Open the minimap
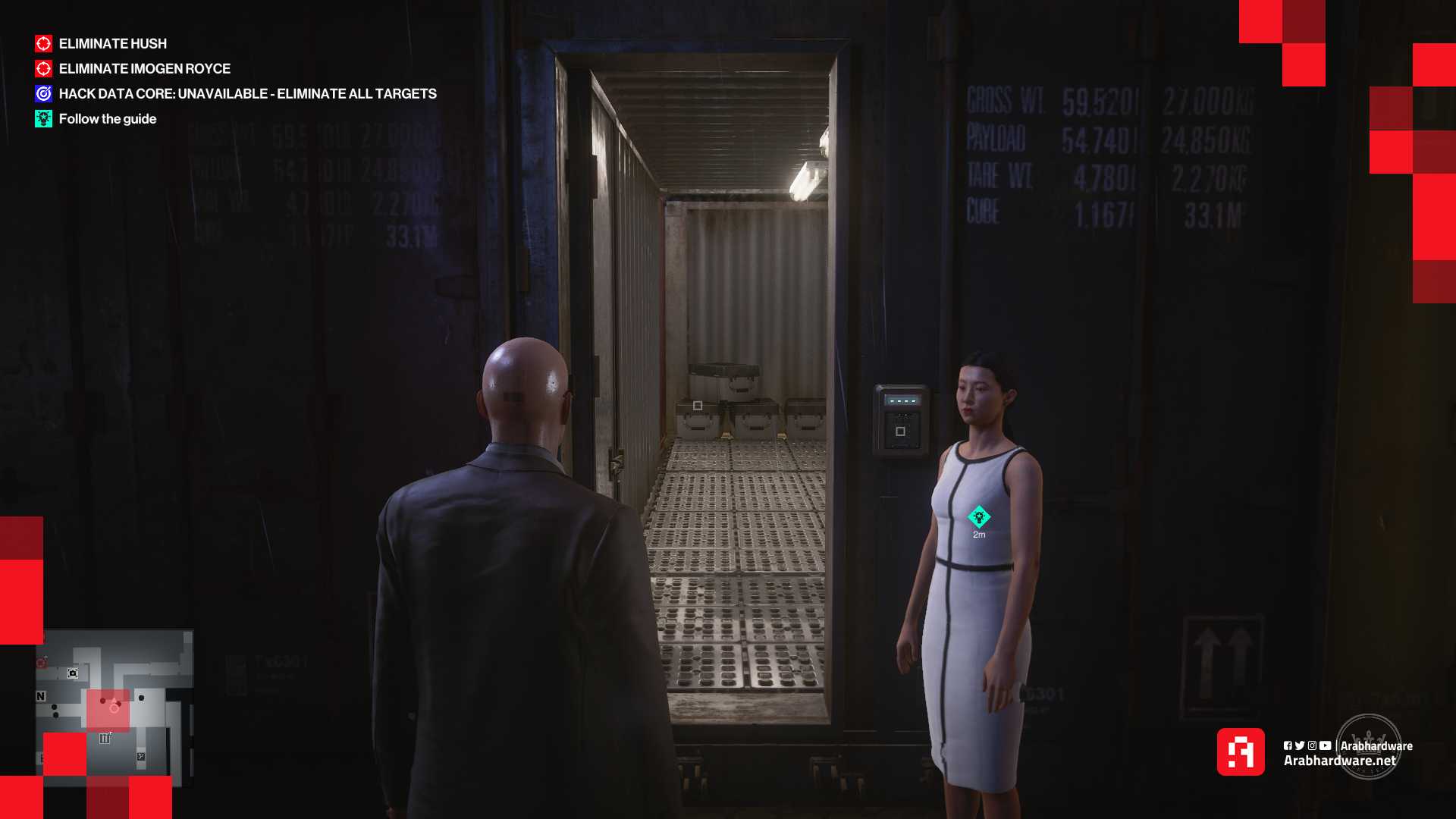Image resolution: width=1456 pixels, height=819 pixels. [x=114, y=708]
